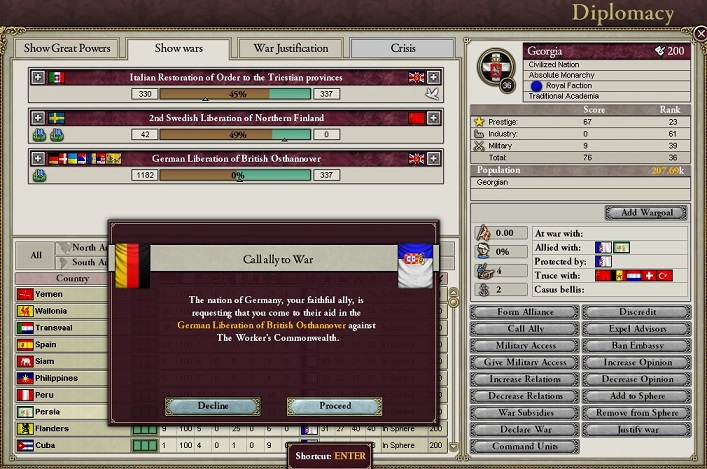Select the Ban Embassy action
The width and height of the screenshot is (707, 469).
637,345
